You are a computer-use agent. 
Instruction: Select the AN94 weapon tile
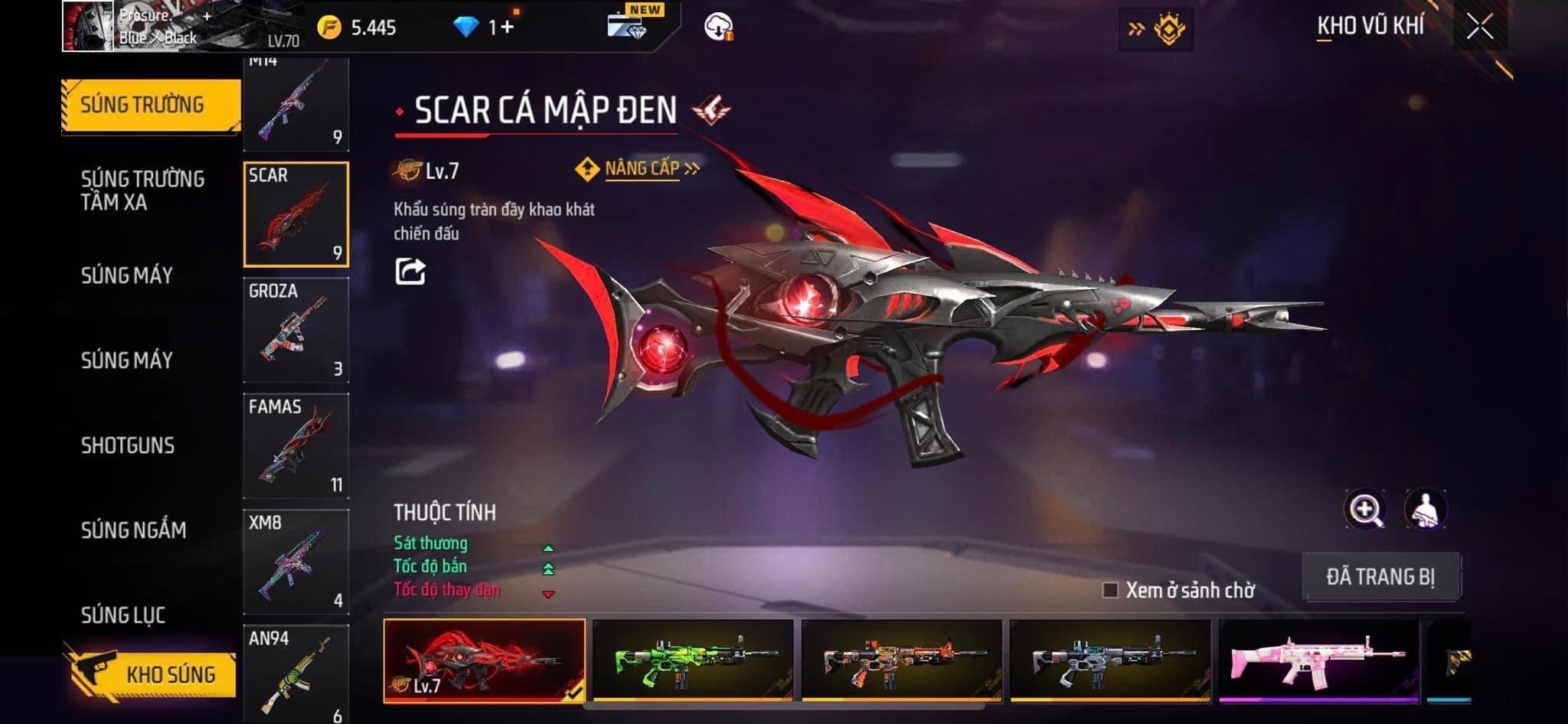click(x=296, y=673)
